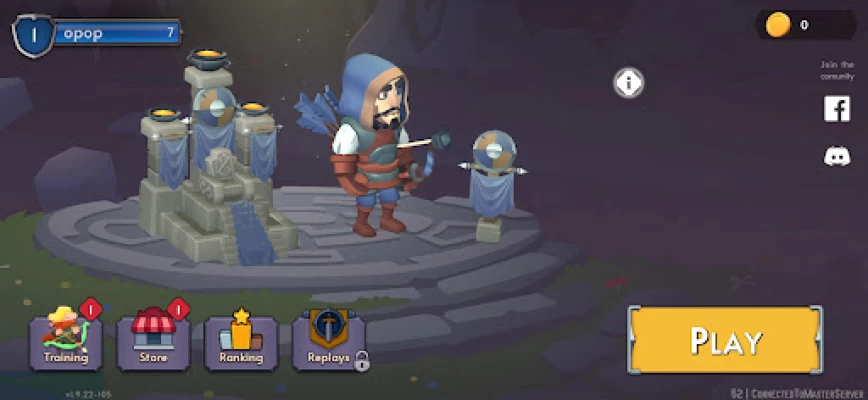868x400 pixels.
Task: Open the info button
Action: (628, 82)
